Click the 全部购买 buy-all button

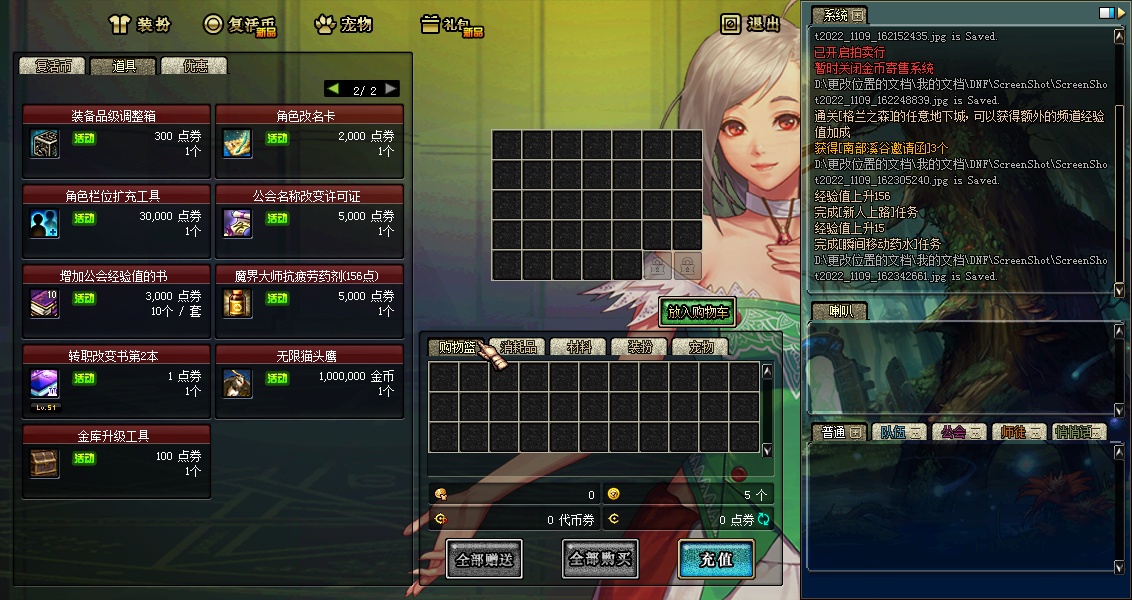600,559
